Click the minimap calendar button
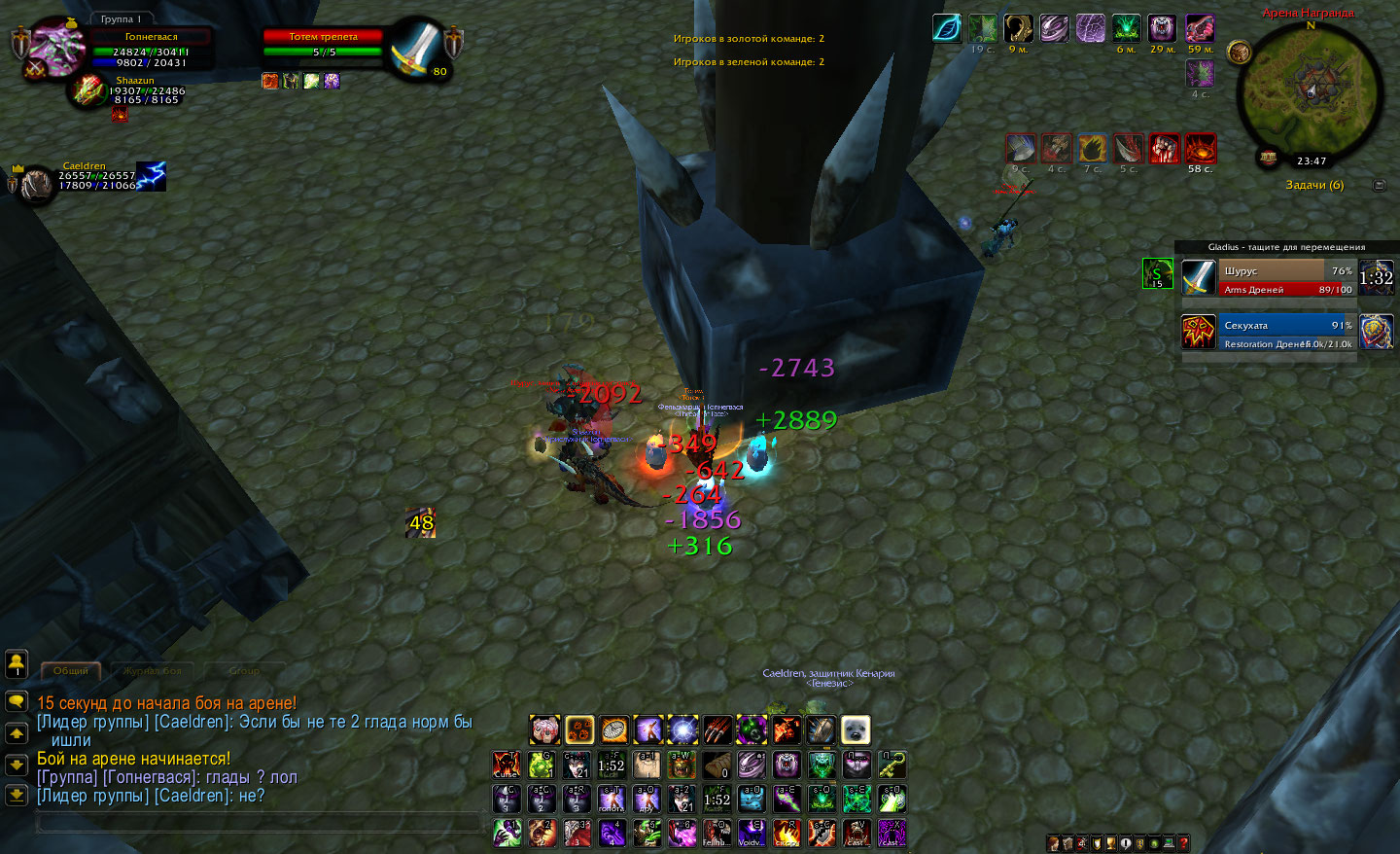Image resolution: width=1400 pixels, height=854 pixels. (1268, 158)
